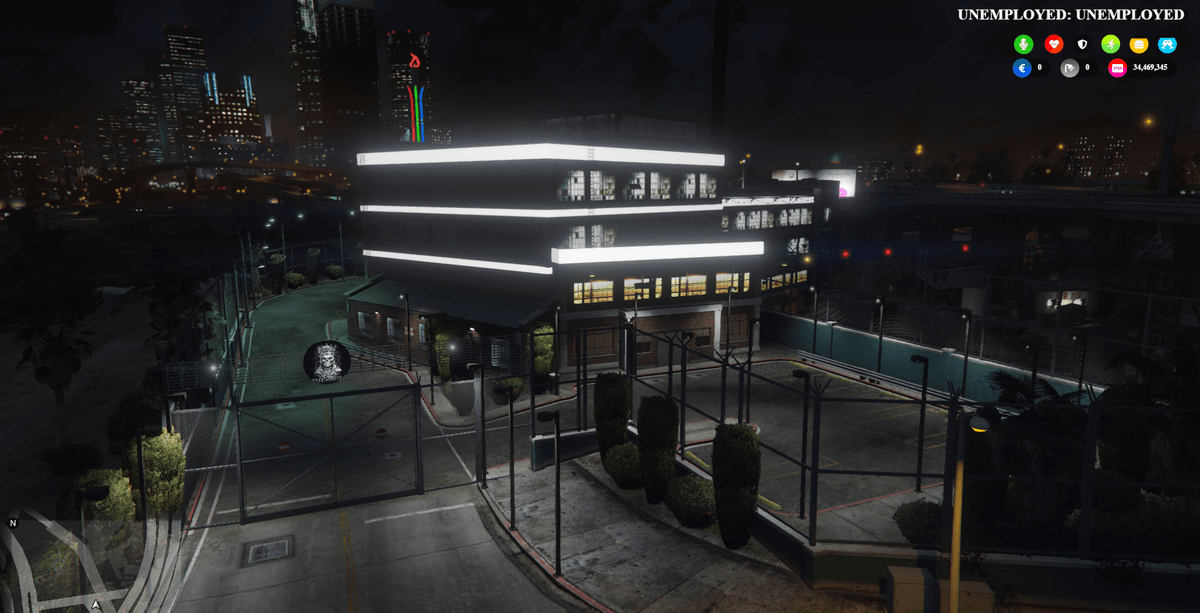Click the player arrow on the minimap
Image resolution: width=1200 pixels, height=613 pixels.
(x=96, y=605)
